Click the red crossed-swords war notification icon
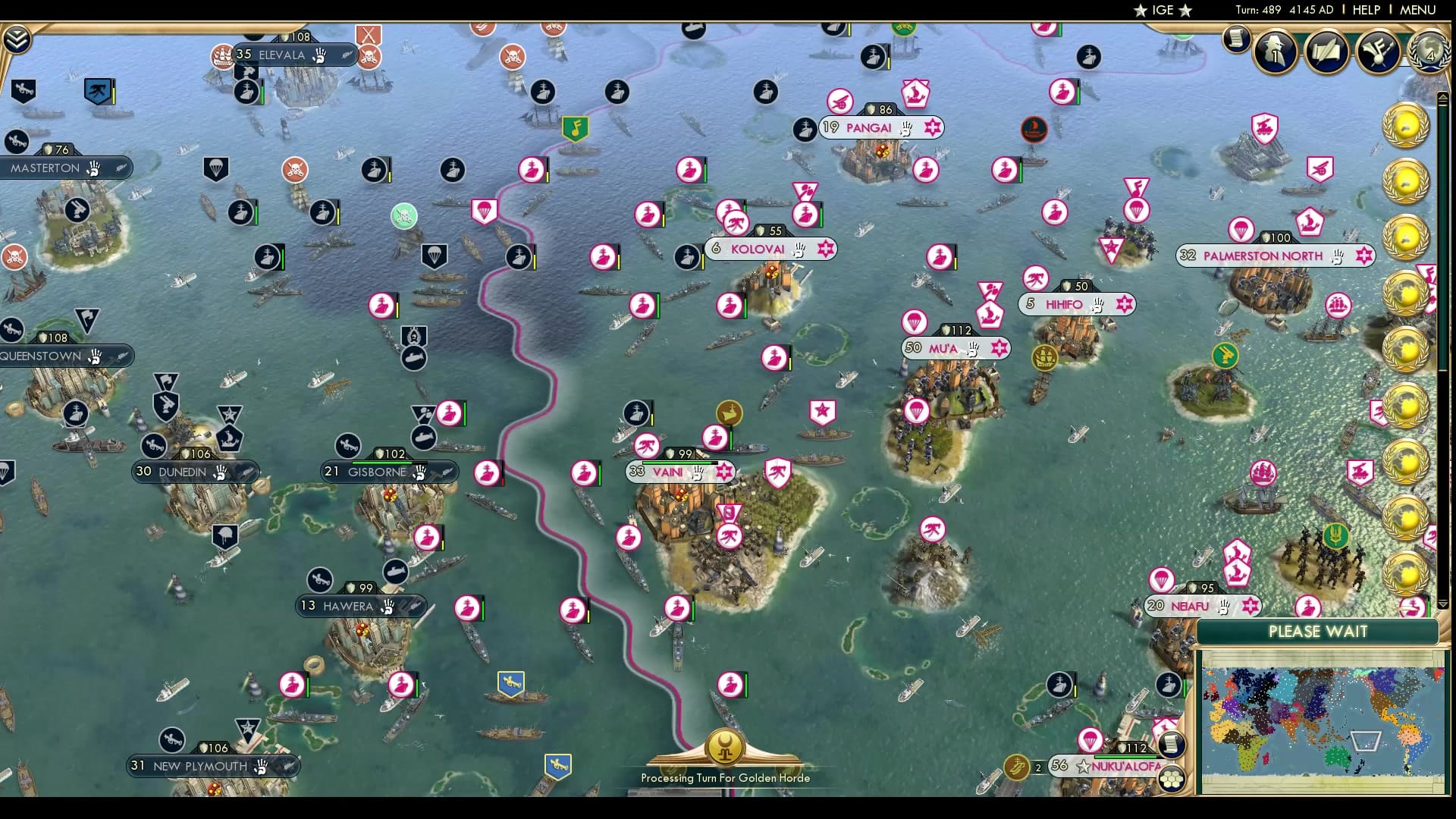Image resolution: width=1456 pixels, height=819 pixels. (369, 34)
